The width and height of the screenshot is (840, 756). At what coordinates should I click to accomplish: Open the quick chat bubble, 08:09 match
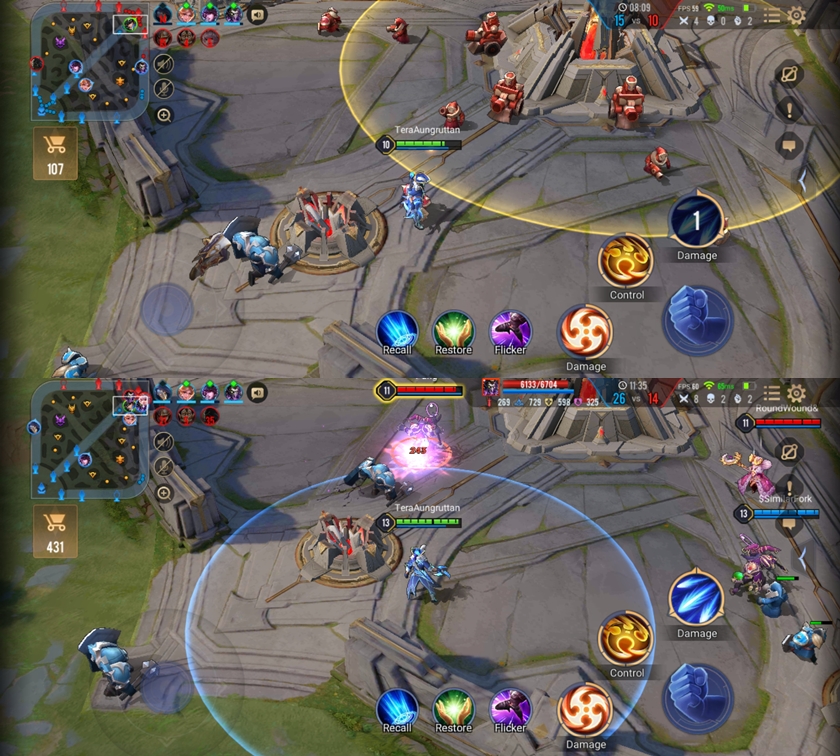pyautogui.click(x=790, y=145)
